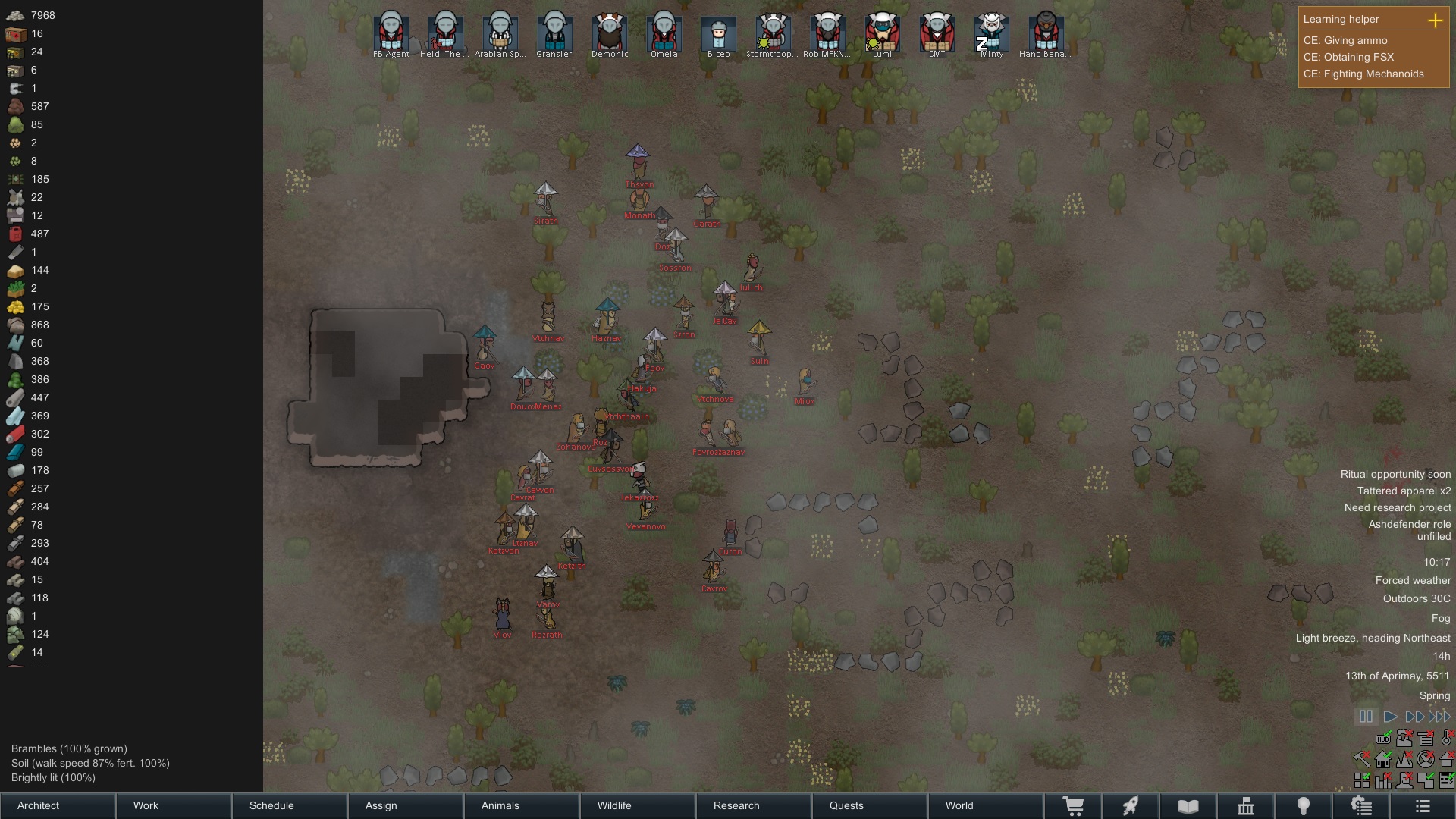Select colonist Lumi in colonist bar
The image size is (1456, 819).
(x=882, y=32)
